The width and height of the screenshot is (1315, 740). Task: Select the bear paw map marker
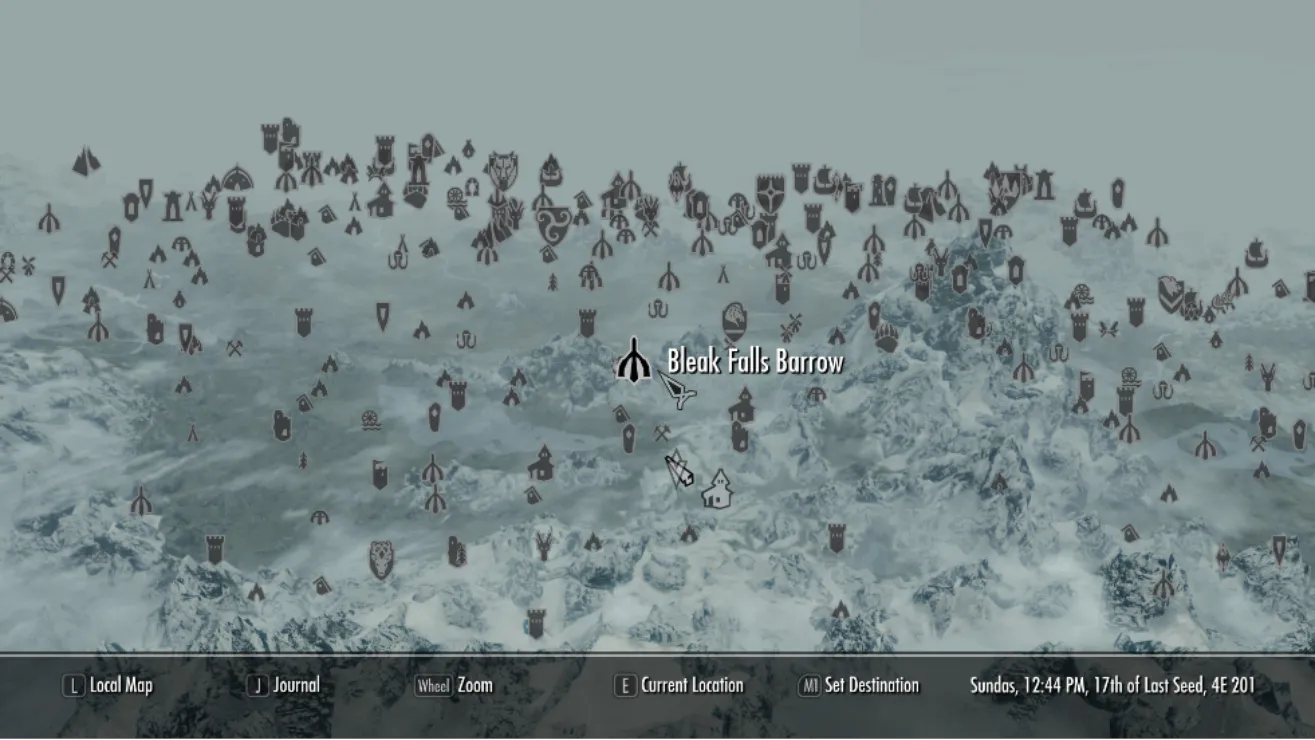[x=886, y=336]
